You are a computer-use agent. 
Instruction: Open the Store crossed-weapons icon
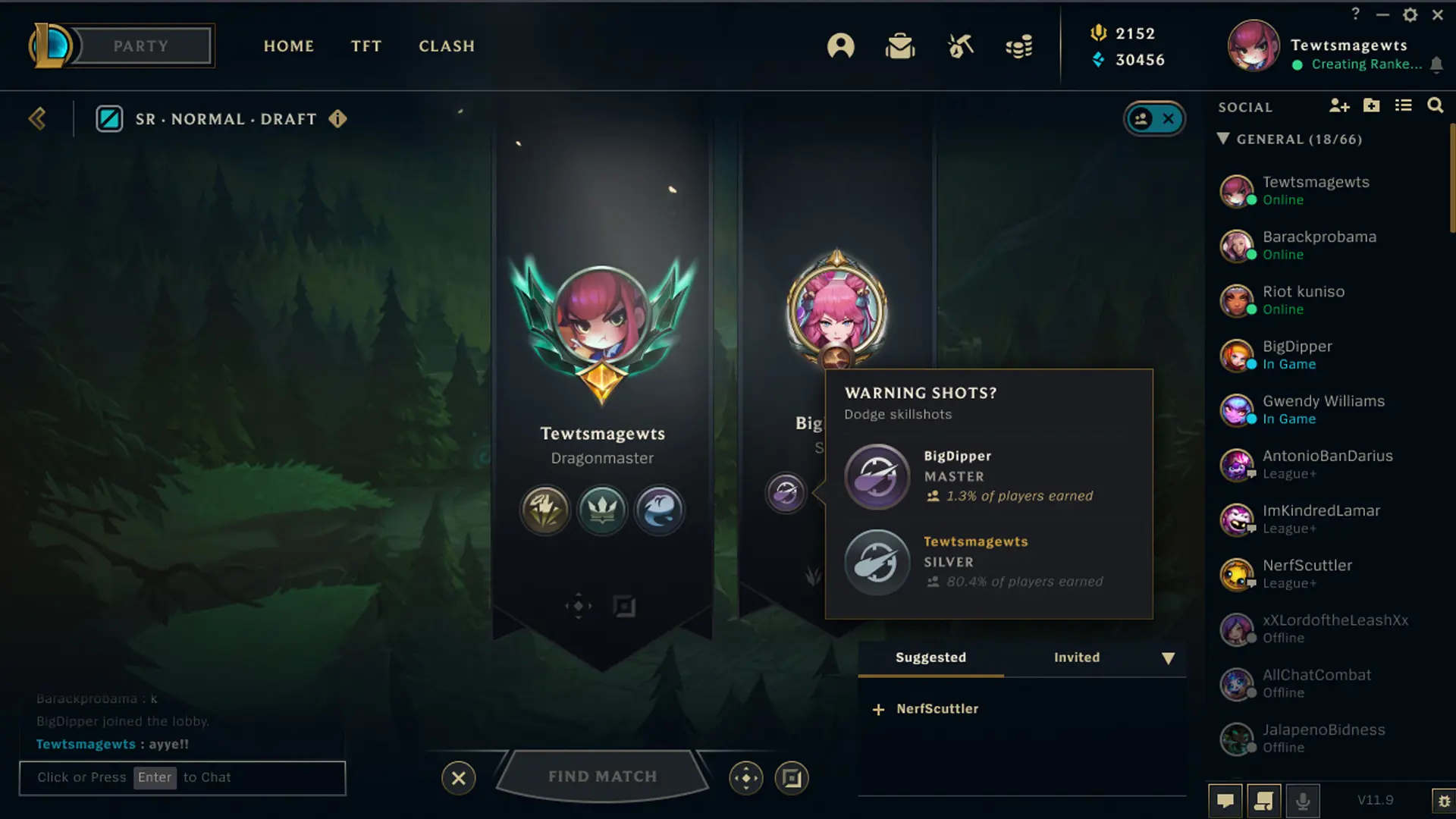959,45
